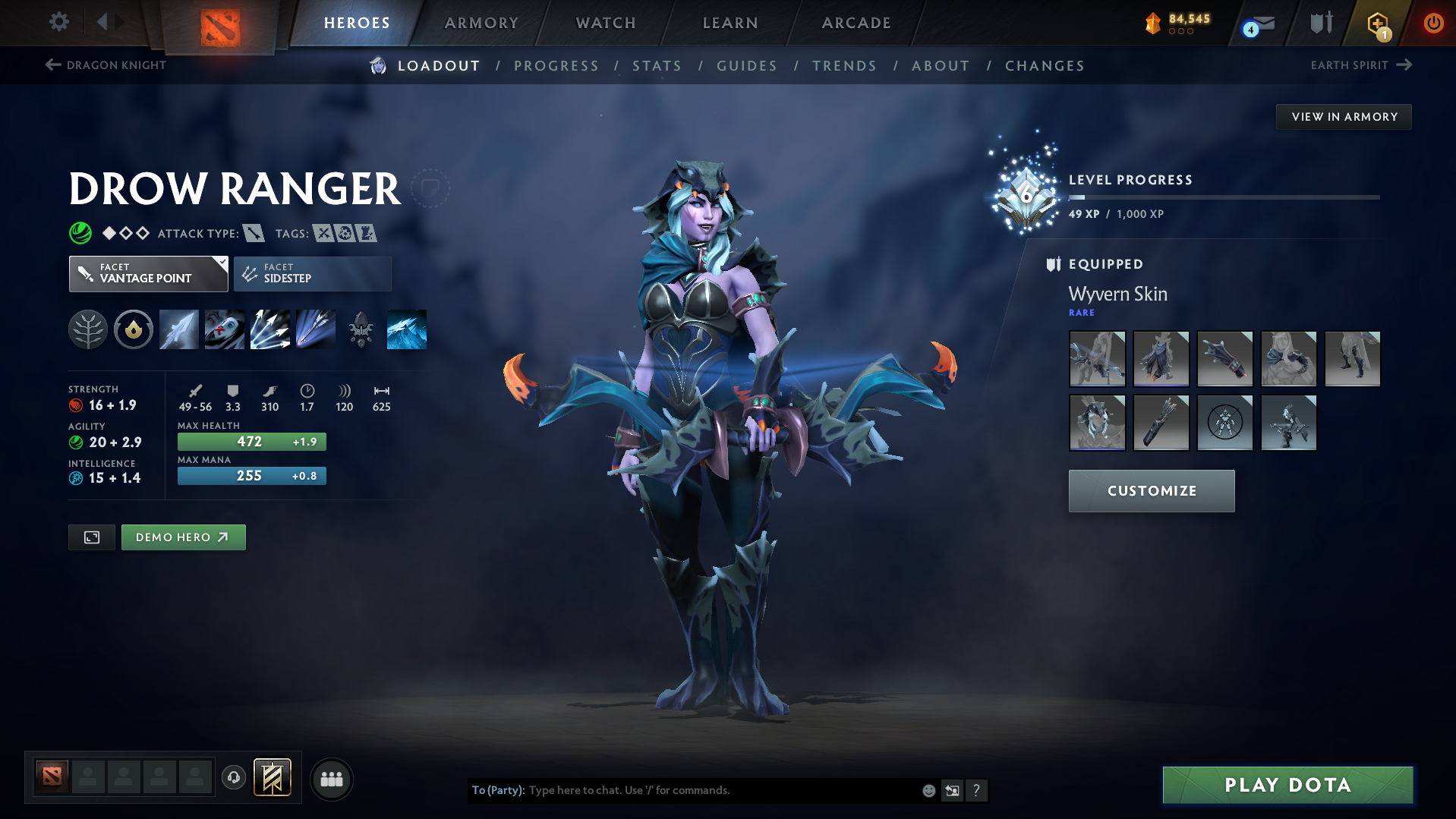1456x819 pixels.
Task: Click the settings gear icon
Action: coord(58,22)
